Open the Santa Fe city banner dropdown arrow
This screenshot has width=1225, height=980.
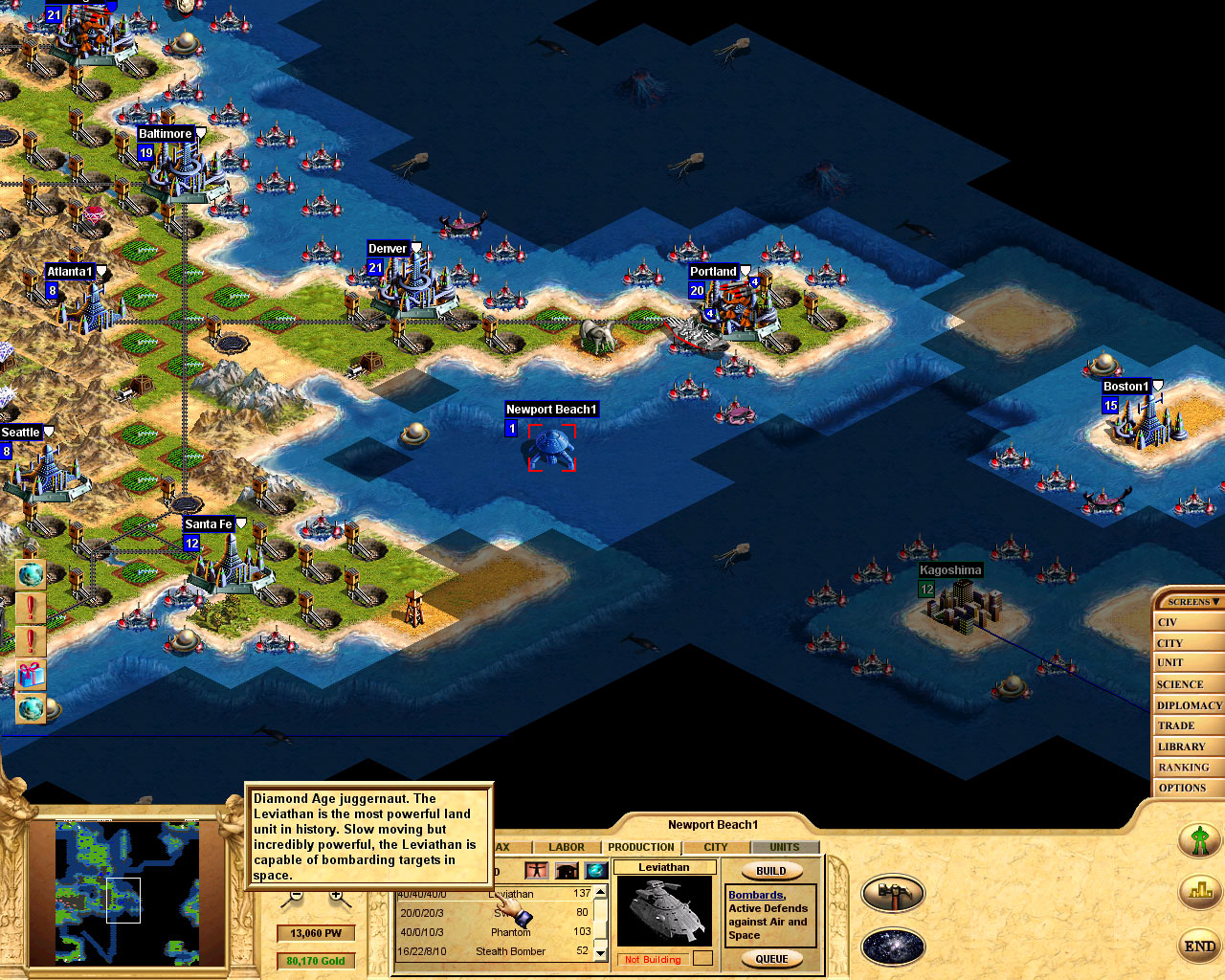point(239,523)
